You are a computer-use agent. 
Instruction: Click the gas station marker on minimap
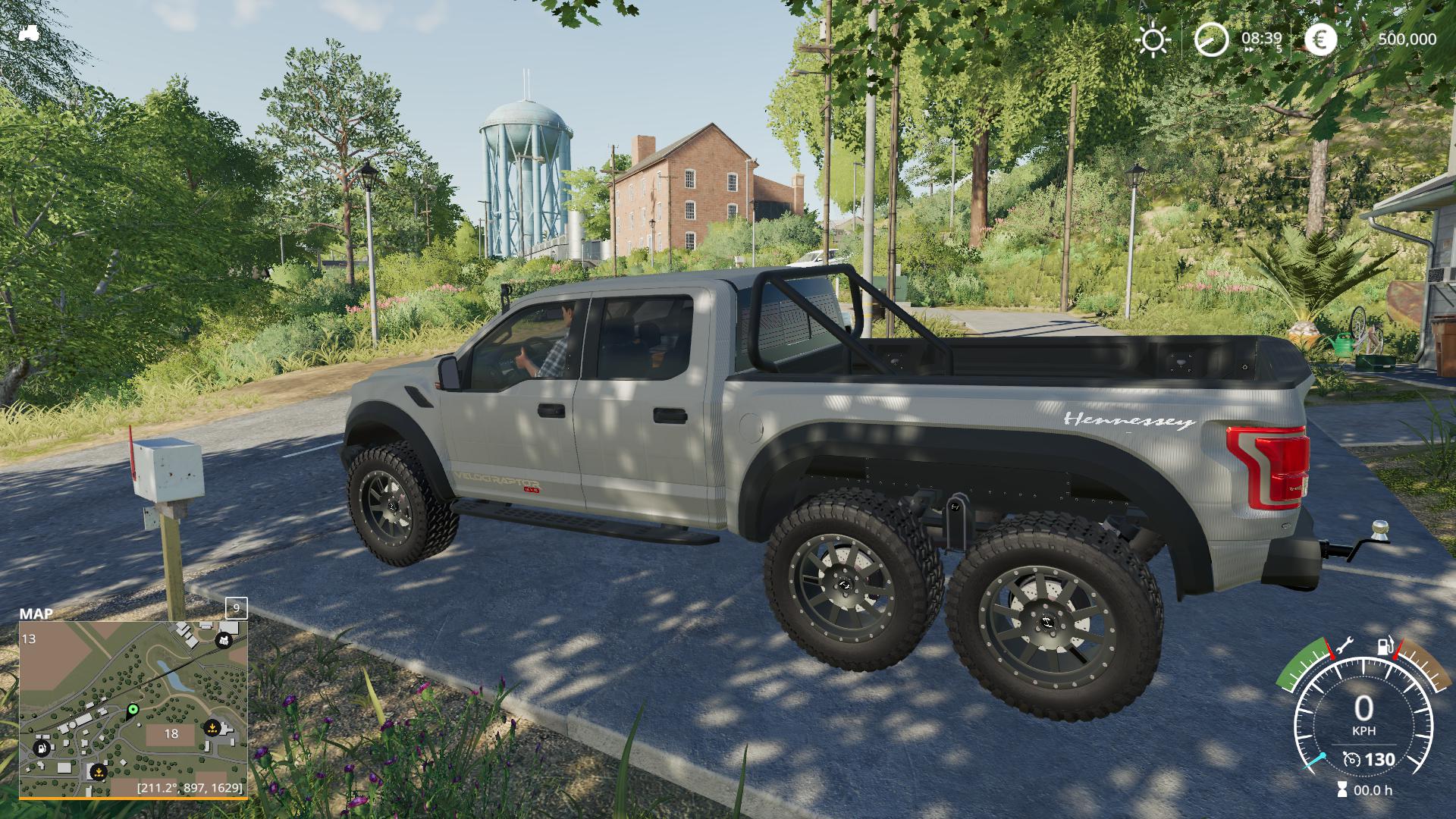click(42, 748)
